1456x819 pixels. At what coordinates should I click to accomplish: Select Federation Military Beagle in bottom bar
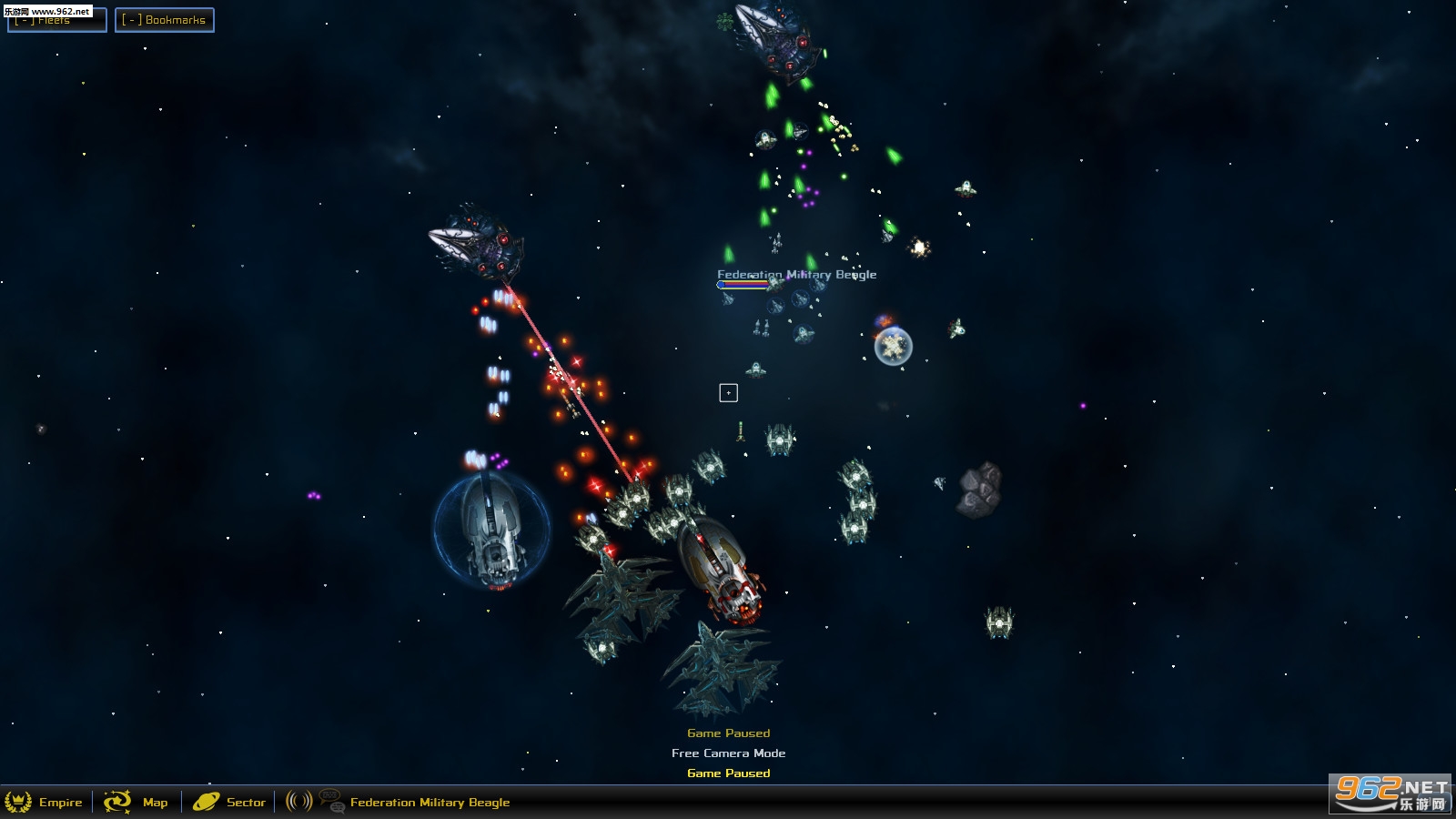coord(430,803)
